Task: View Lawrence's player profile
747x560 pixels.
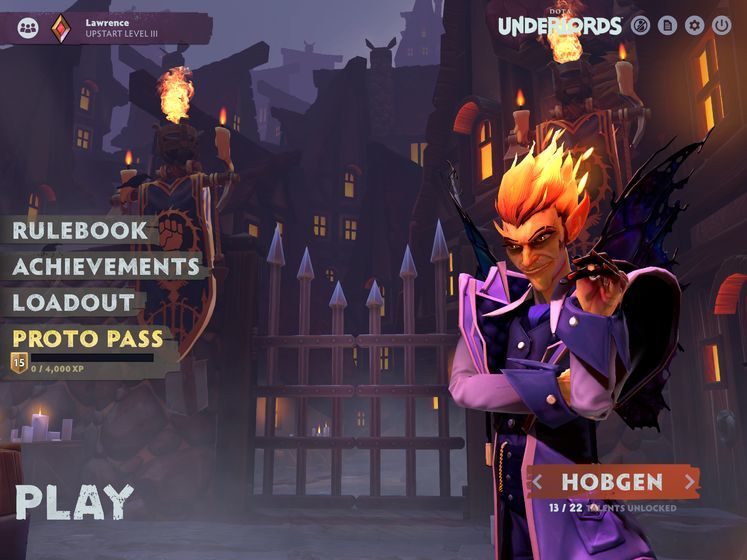Action: point(120,27)
